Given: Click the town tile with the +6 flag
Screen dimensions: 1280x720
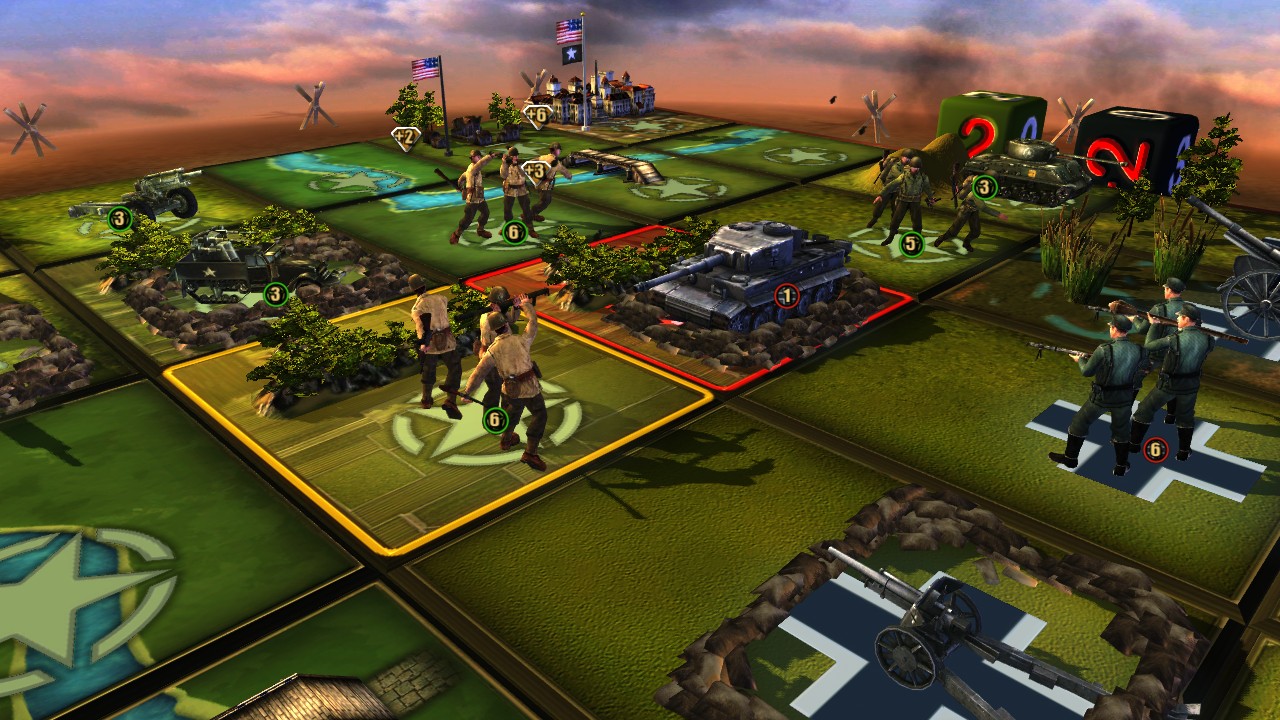Looking at the screenshot, I should (600, 98).
